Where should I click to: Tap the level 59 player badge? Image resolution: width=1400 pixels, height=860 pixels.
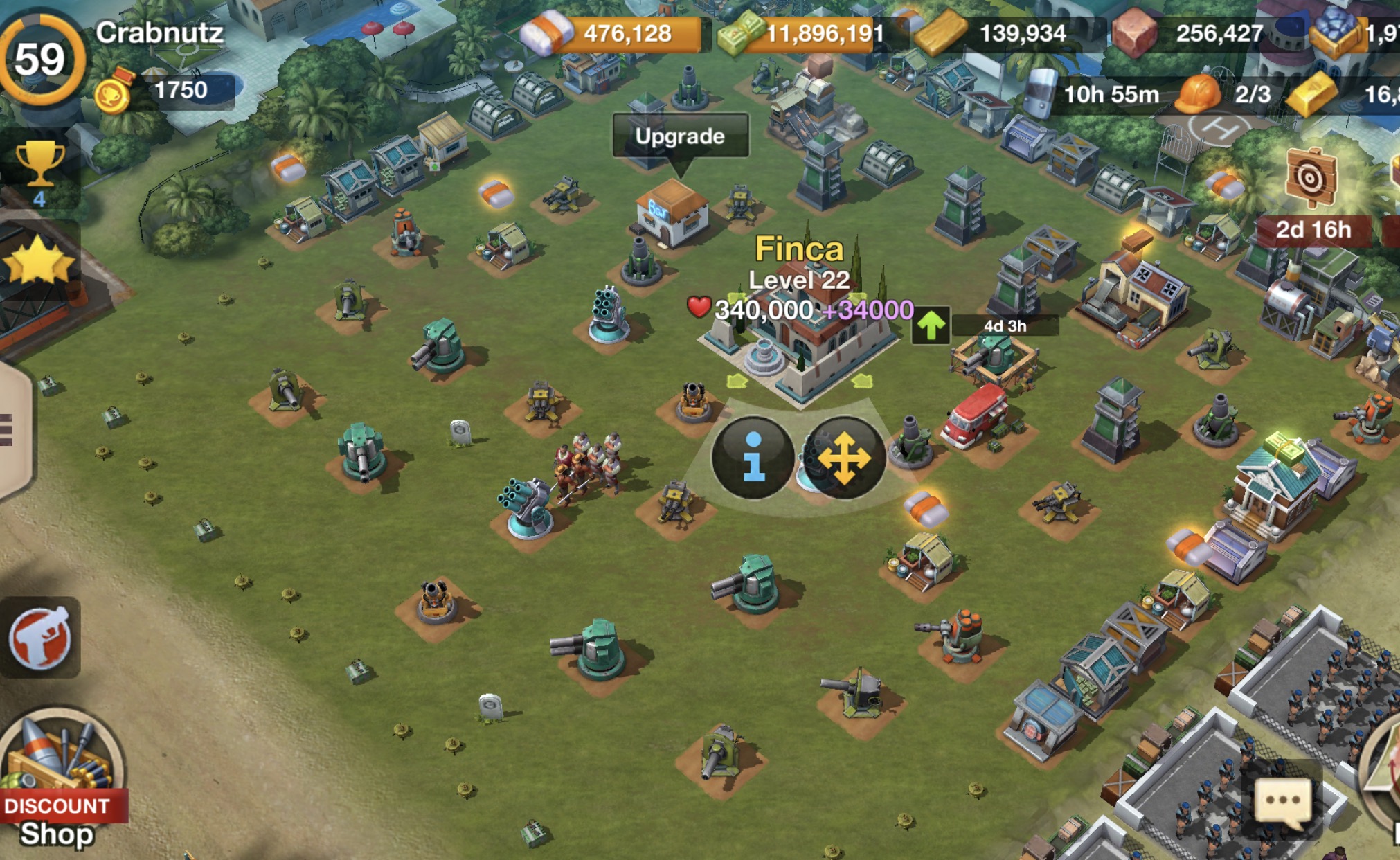click(42, 60)
